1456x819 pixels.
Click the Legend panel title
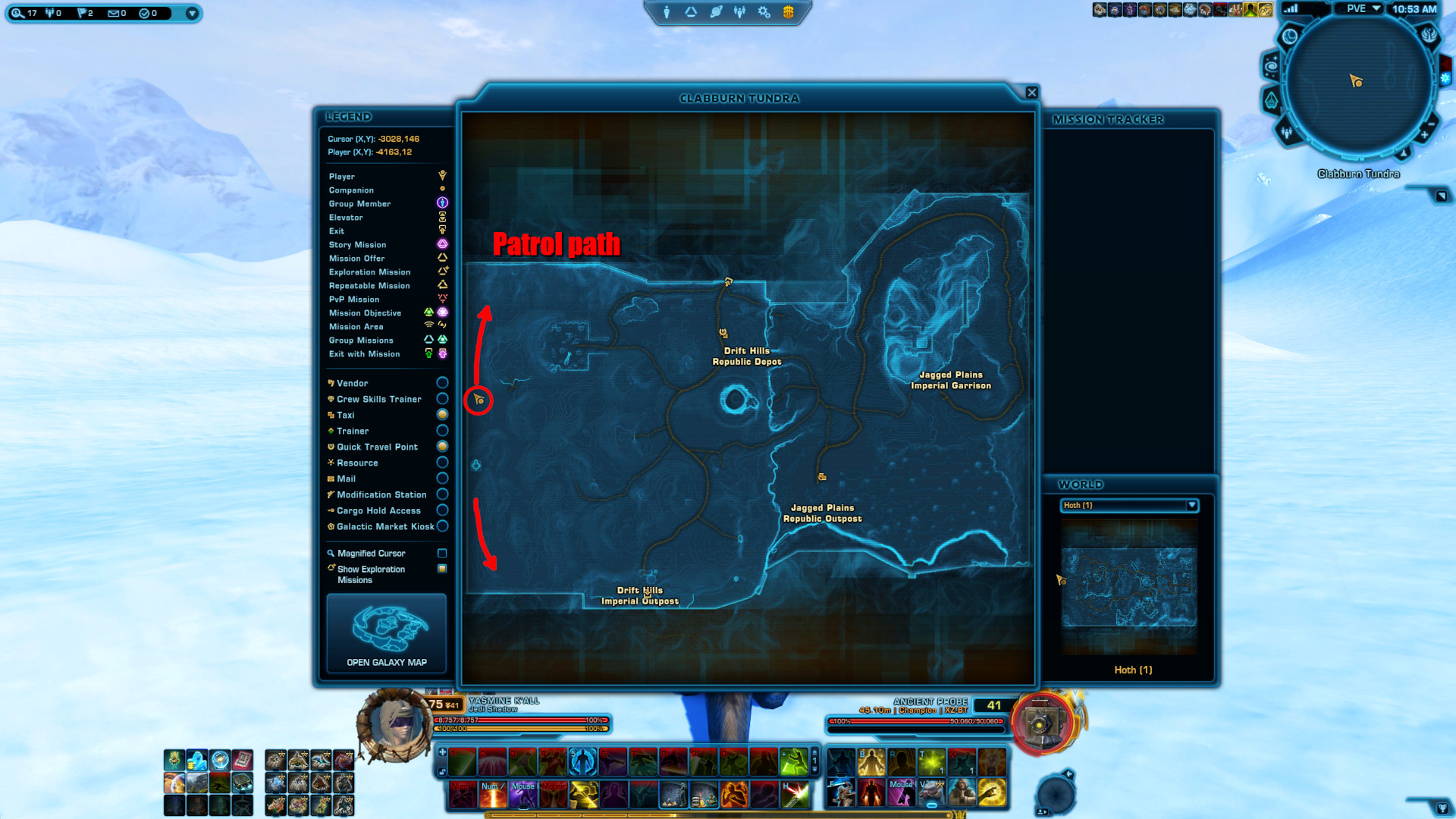(x=350, y=117)
